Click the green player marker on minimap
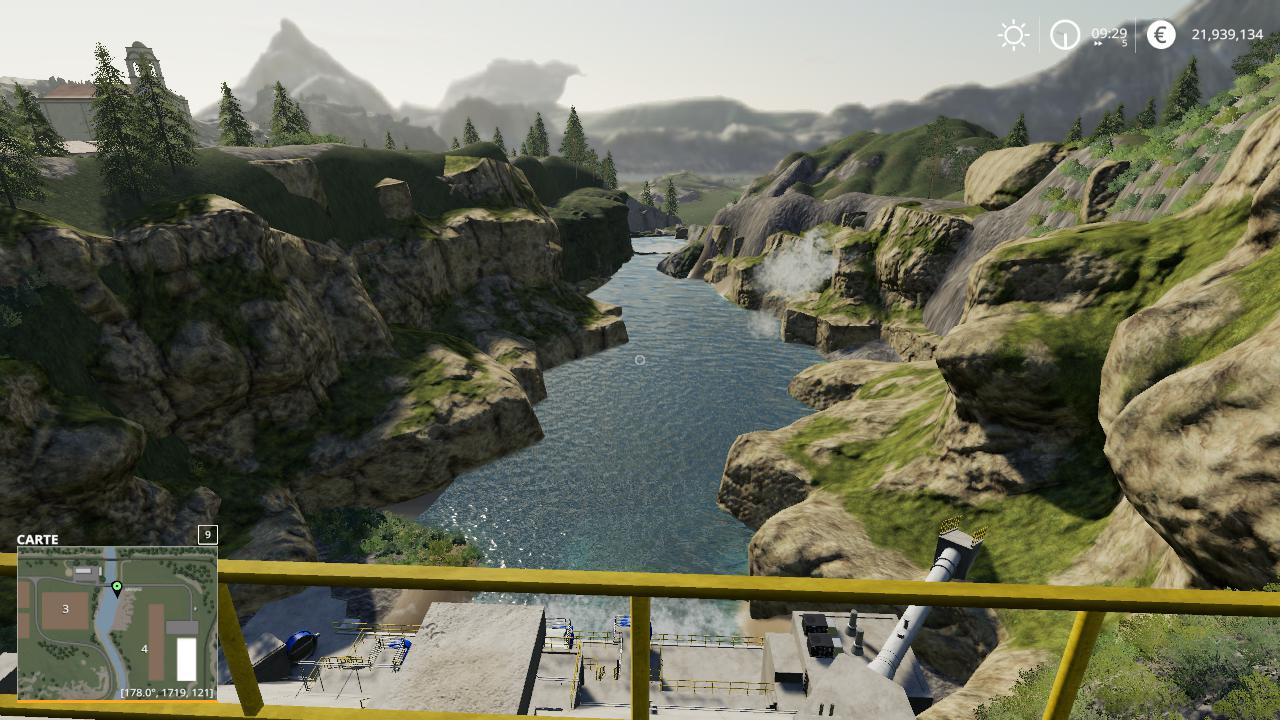This screenshot has height=720, width=1280. coord(117,587)
